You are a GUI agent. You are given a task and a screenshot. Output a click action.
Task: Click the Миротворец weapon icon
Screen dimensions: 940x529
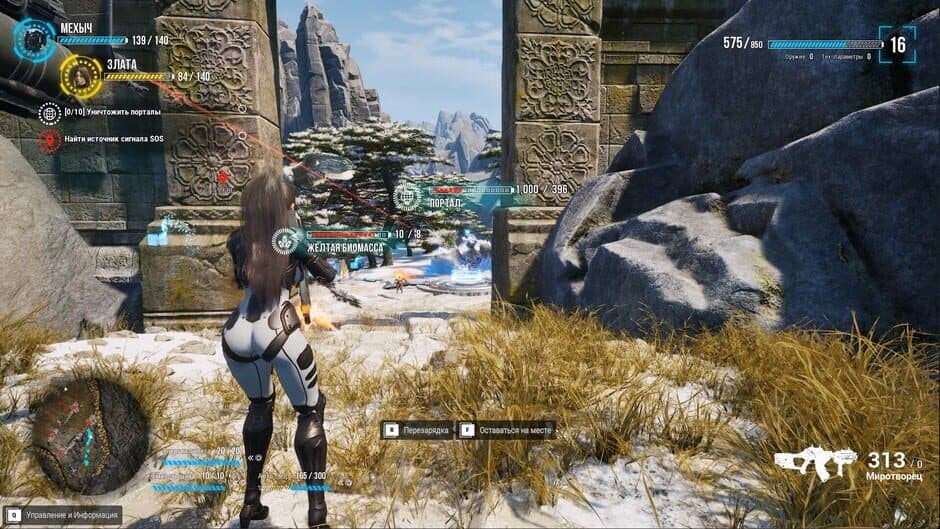coord(815,463)
